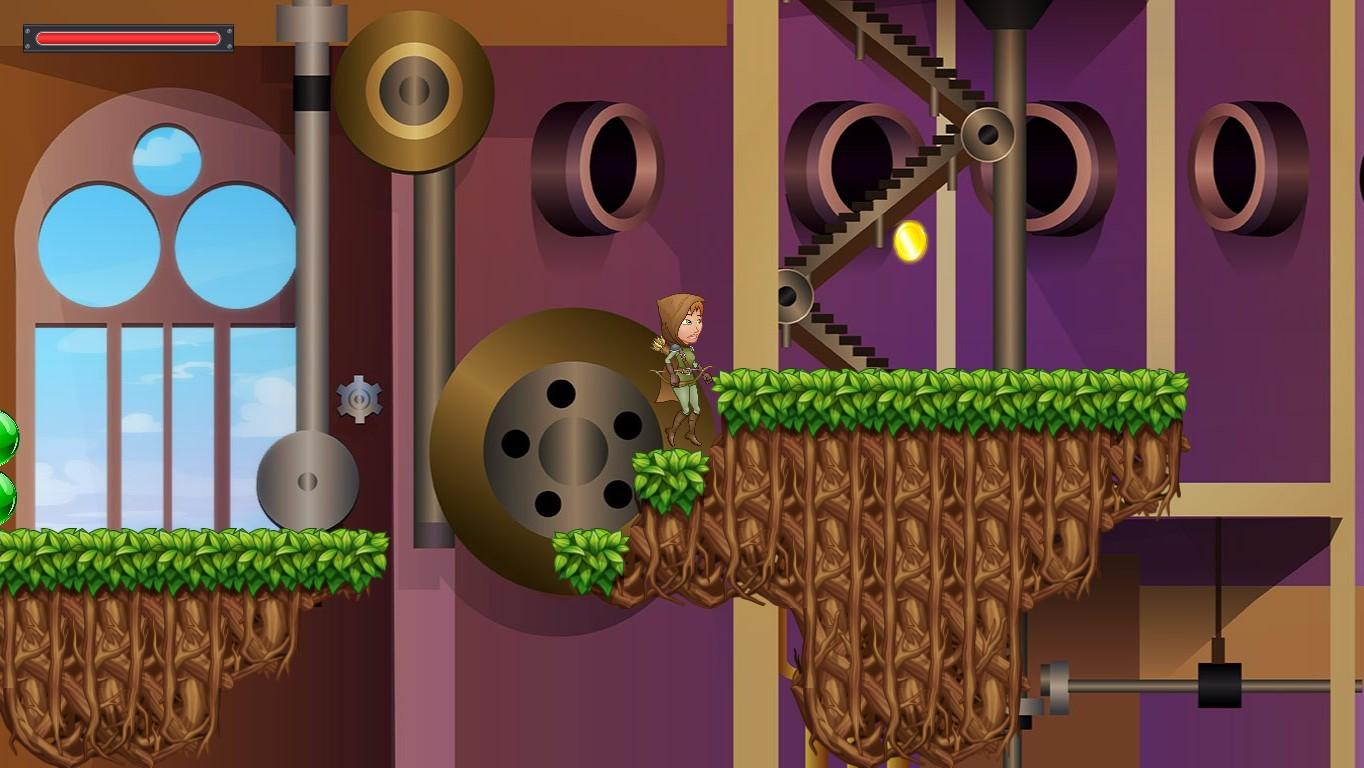Click the red health bar gauge
This screenshot has width=1364, height=768.
click(128, 37)
